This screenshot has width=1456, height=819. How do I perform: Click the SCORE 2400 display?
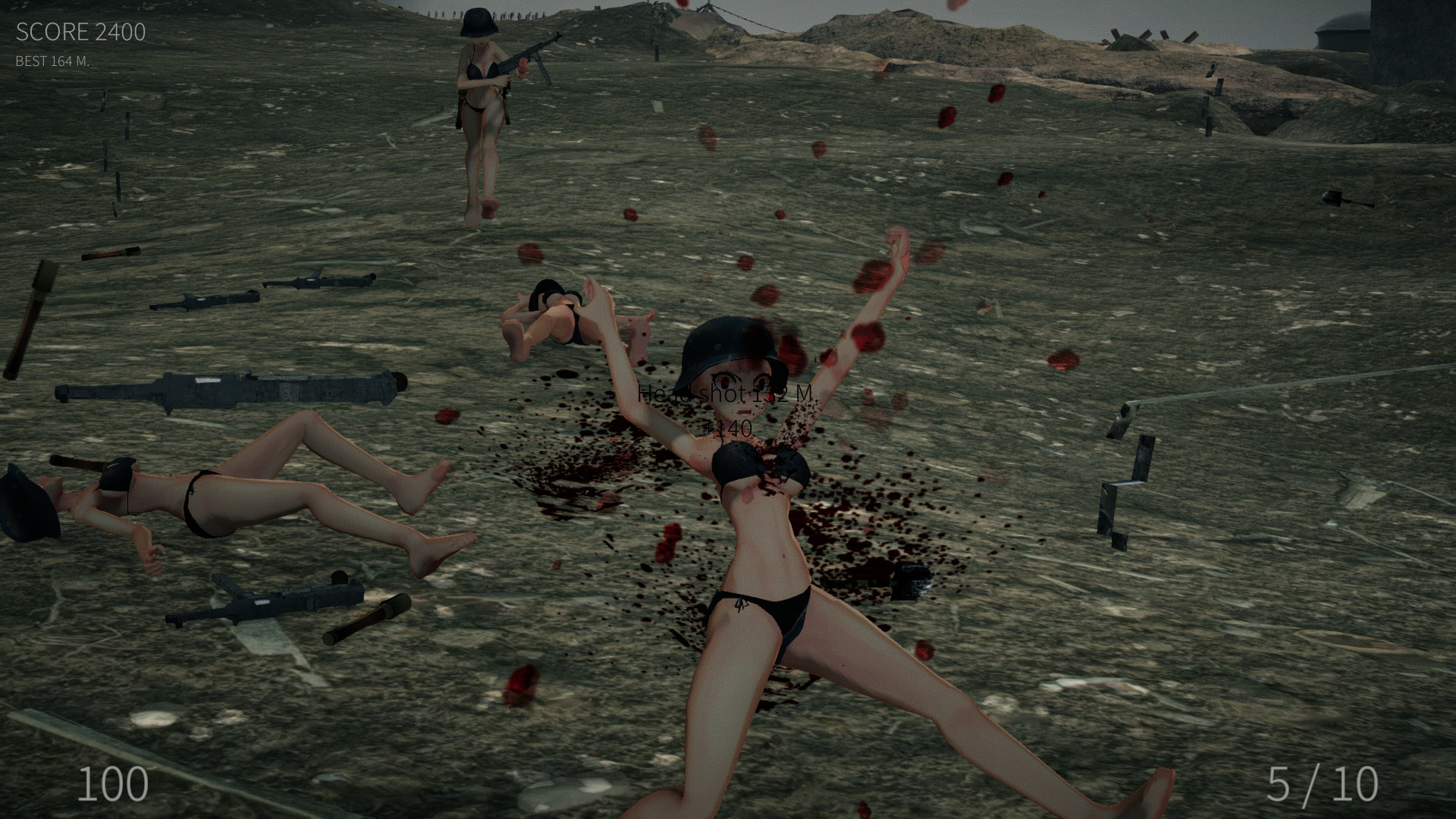pos(80,33)
